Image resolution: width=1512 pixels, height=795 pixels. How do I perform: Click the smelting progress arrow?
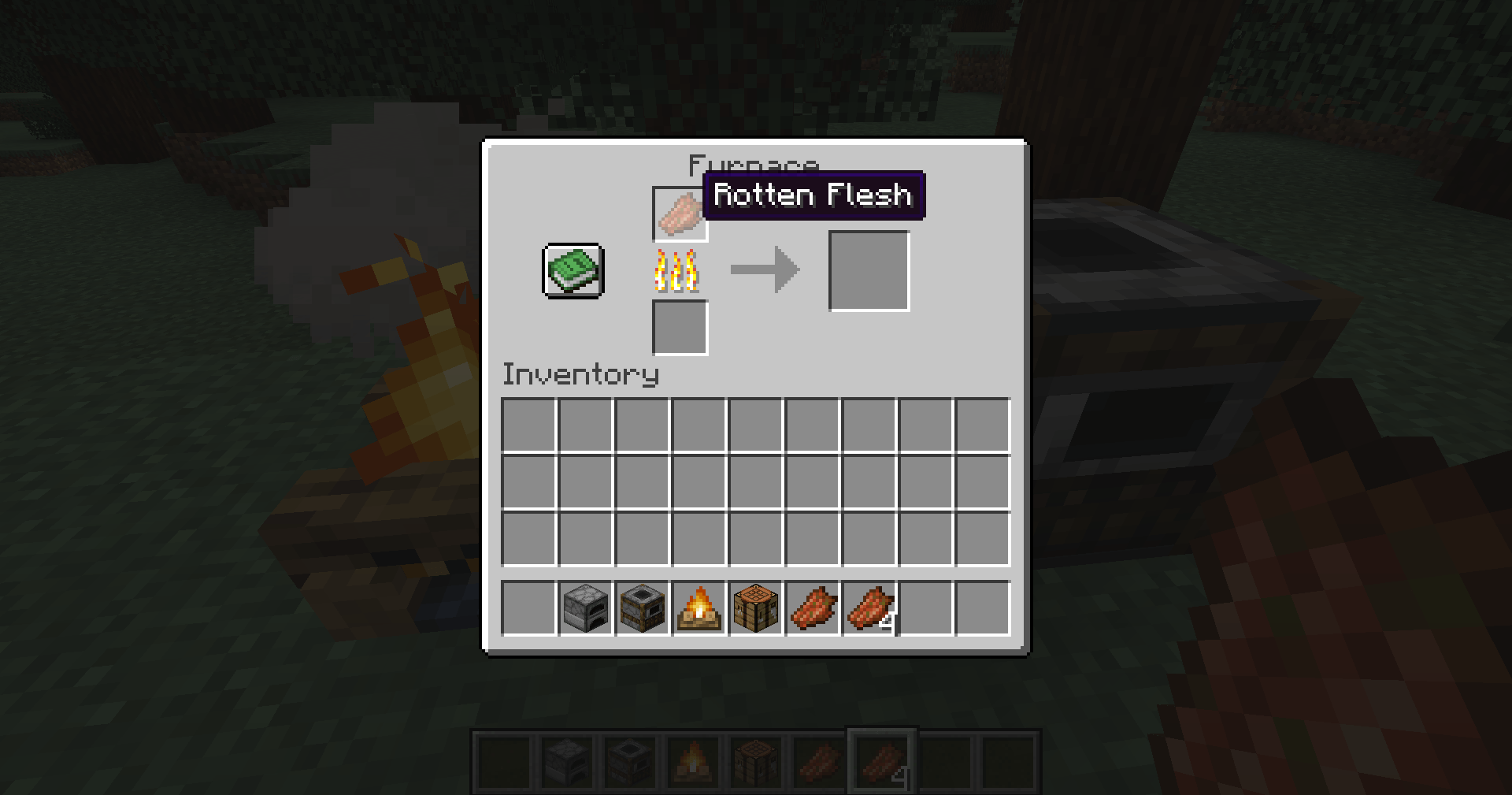765,270
